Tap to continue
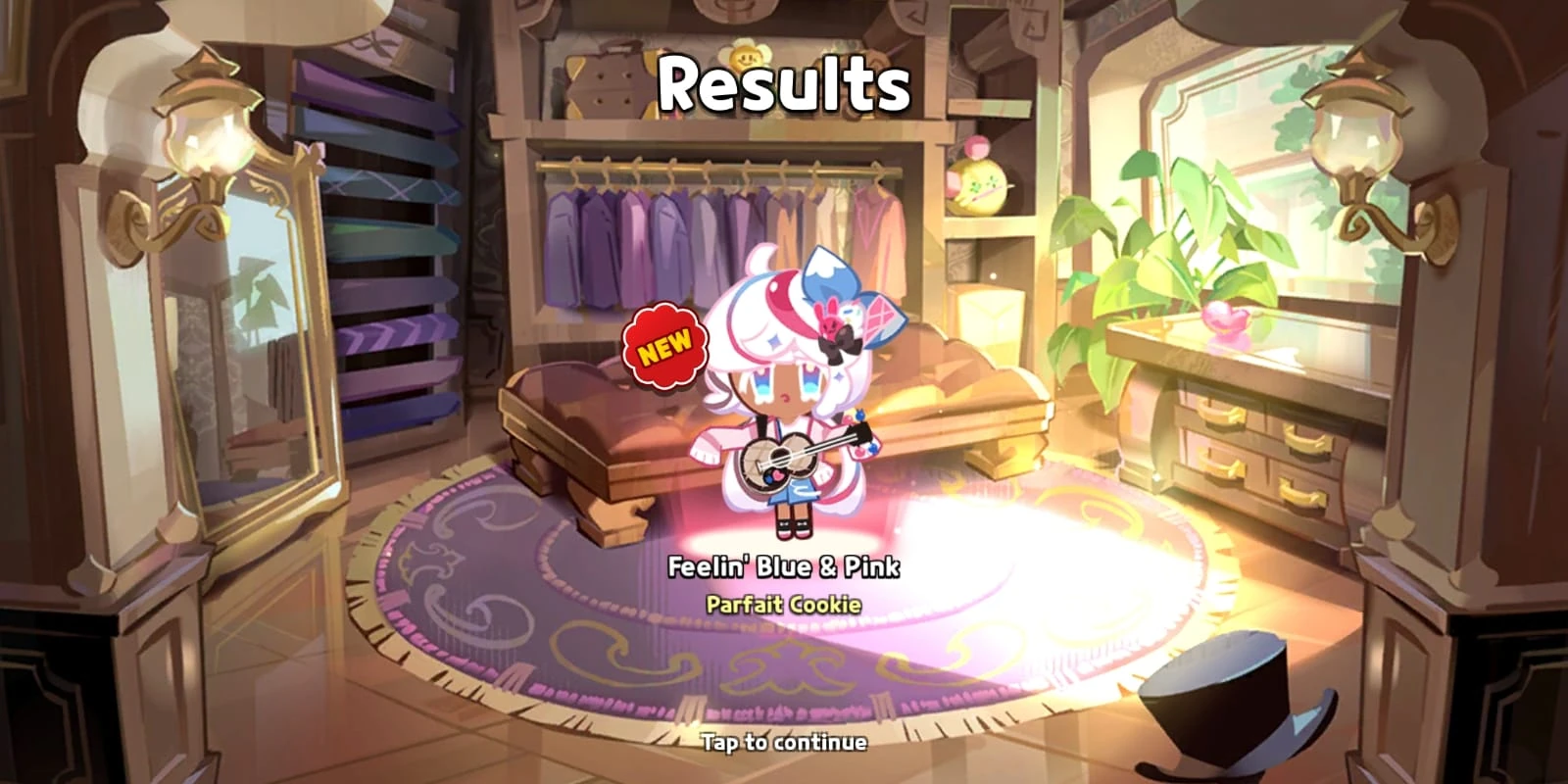The width and height of the screenshot is (1568, 784). (784, 745)
